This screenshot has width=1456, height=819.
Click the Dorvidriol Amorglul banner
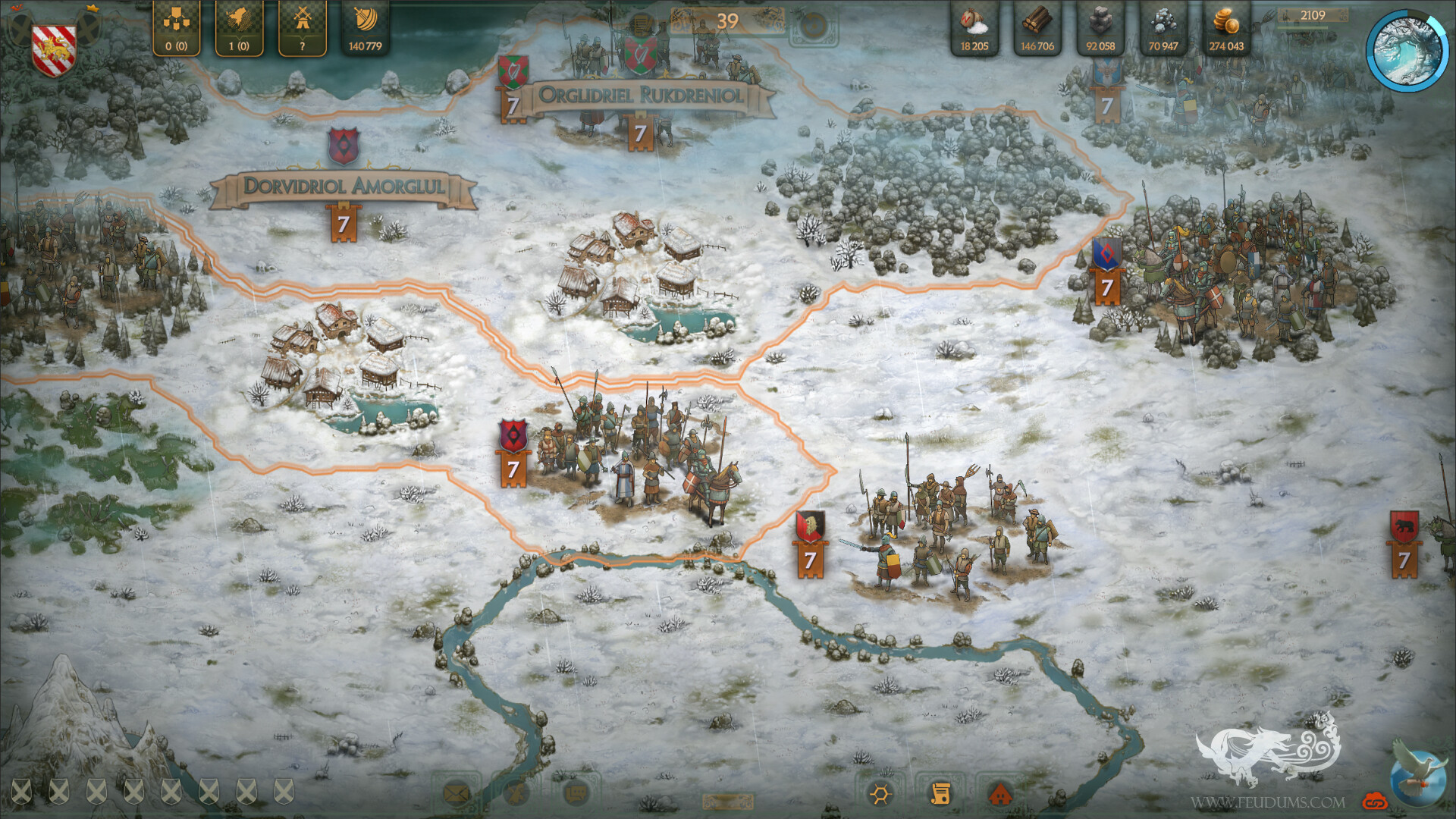pyautogui.click(x=345, y=187)
